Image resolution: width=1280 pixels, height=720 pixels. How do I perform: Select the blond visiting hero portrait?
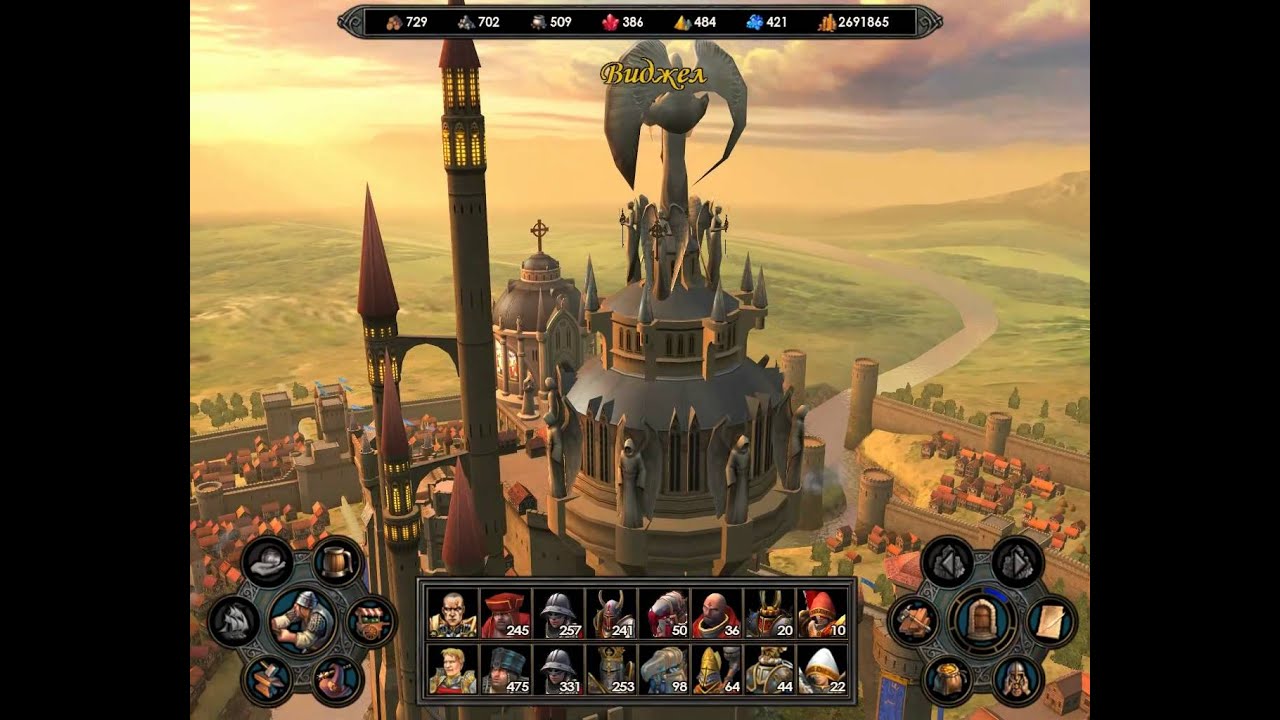453,669
